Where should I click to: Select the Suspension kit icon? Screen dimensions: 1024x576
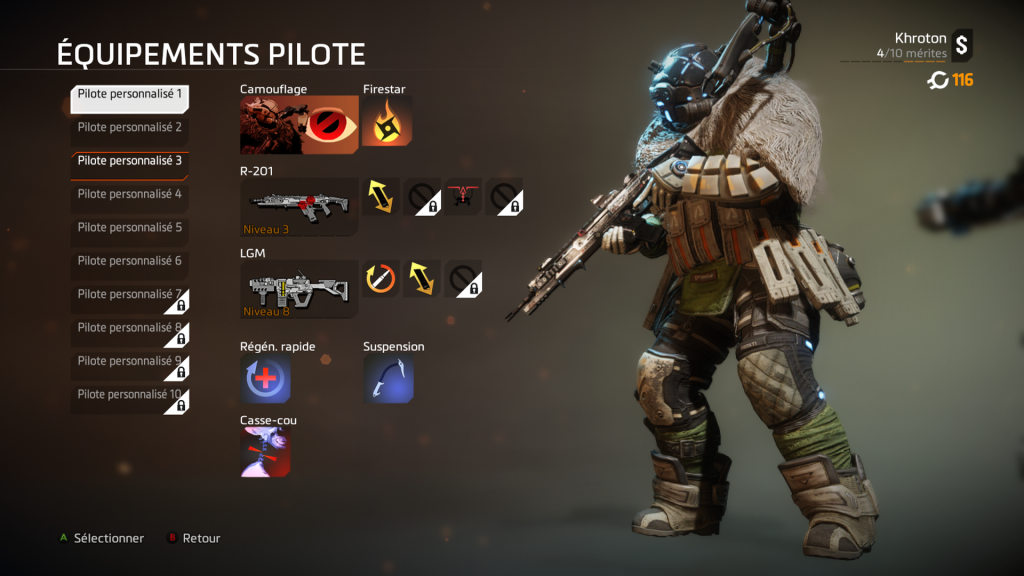[388, 380]
